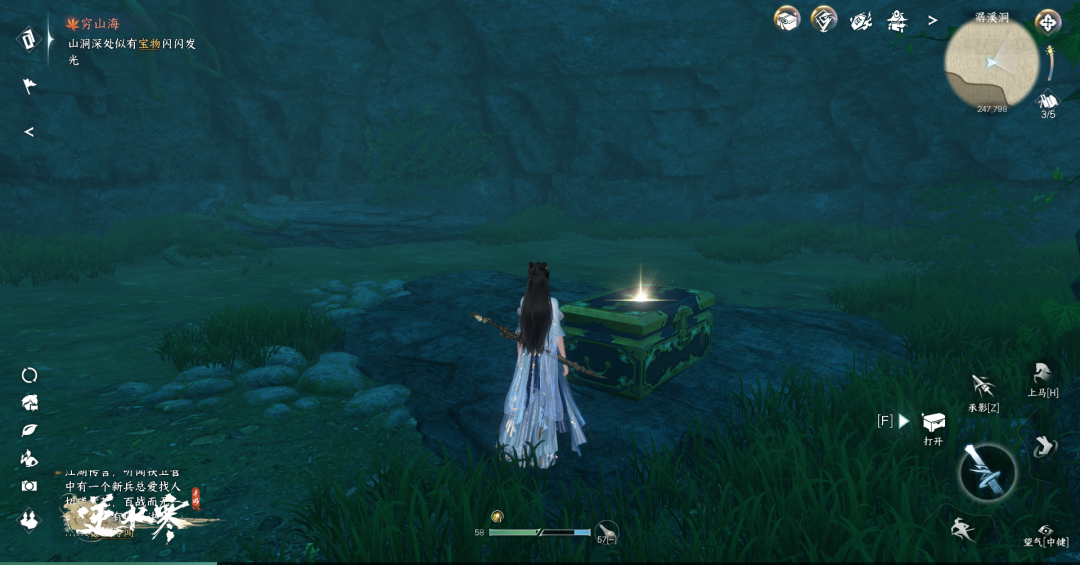
Task: Tap the sprinting figure movement icon
Action: (963, 528)
